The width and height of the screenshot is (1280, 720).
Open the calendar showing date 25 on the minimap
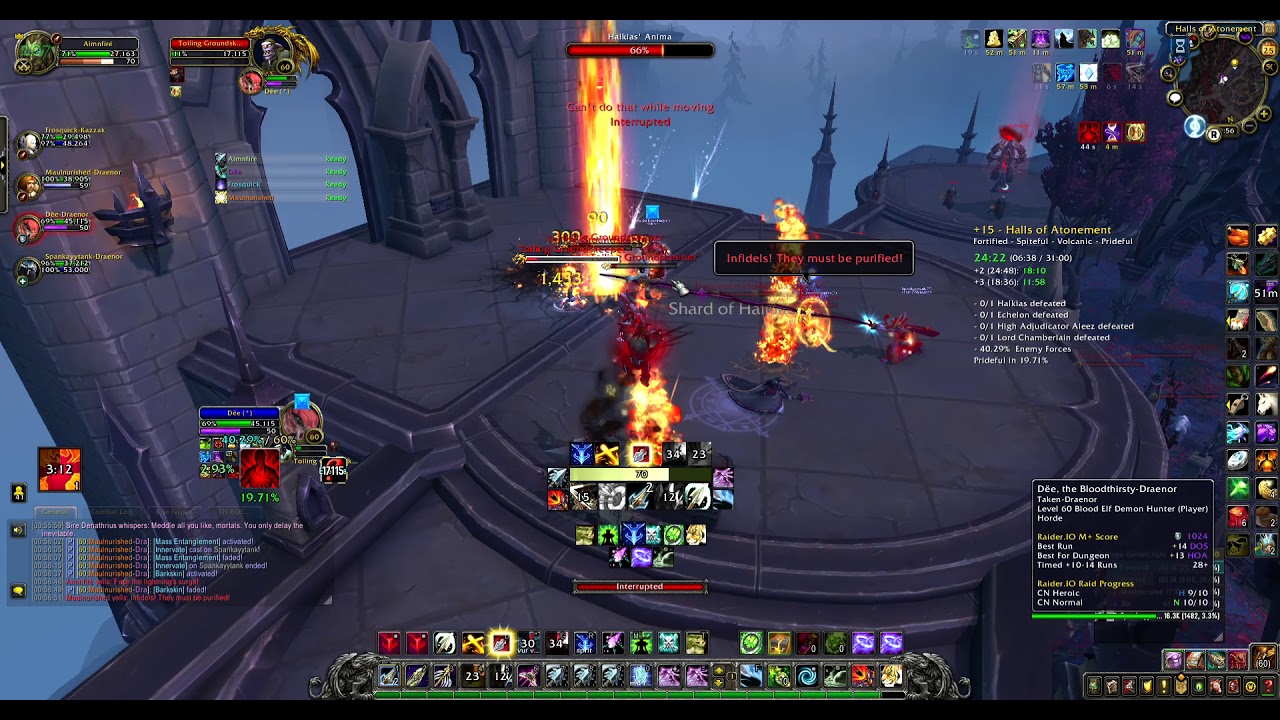(x=1268, y=48)
